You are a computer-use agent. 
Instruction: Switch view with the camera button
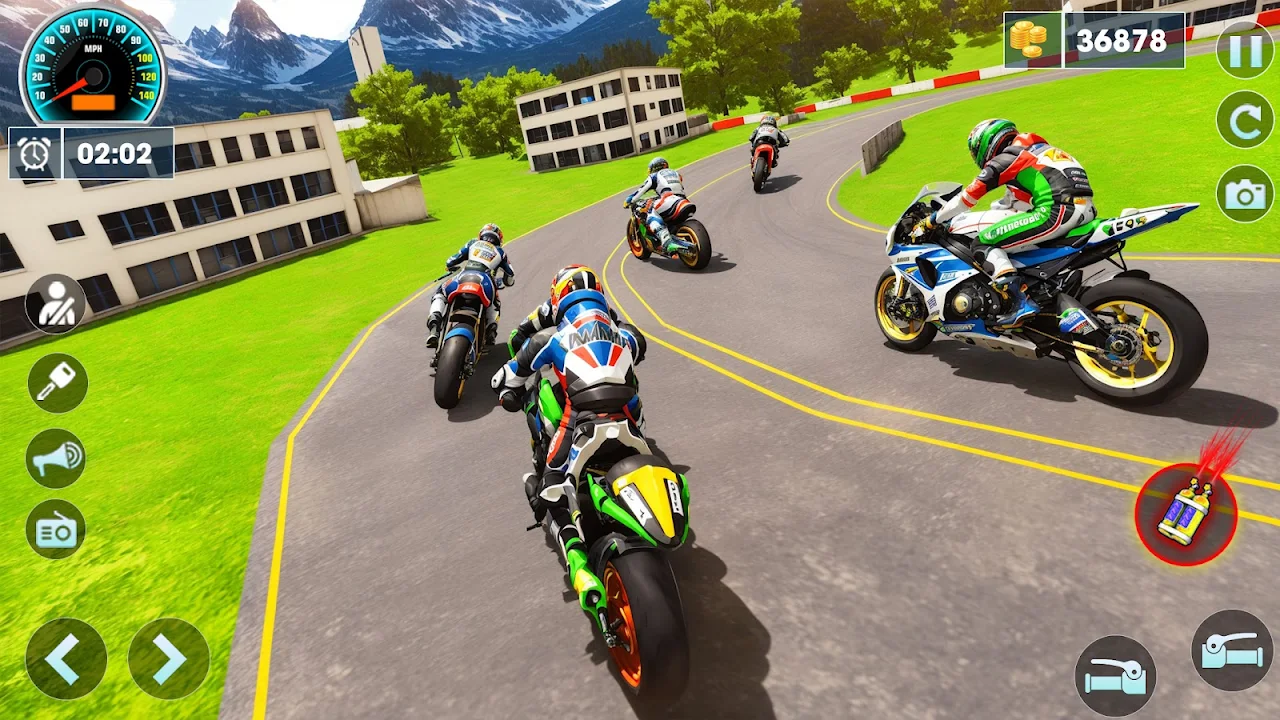pos(1245,193)
